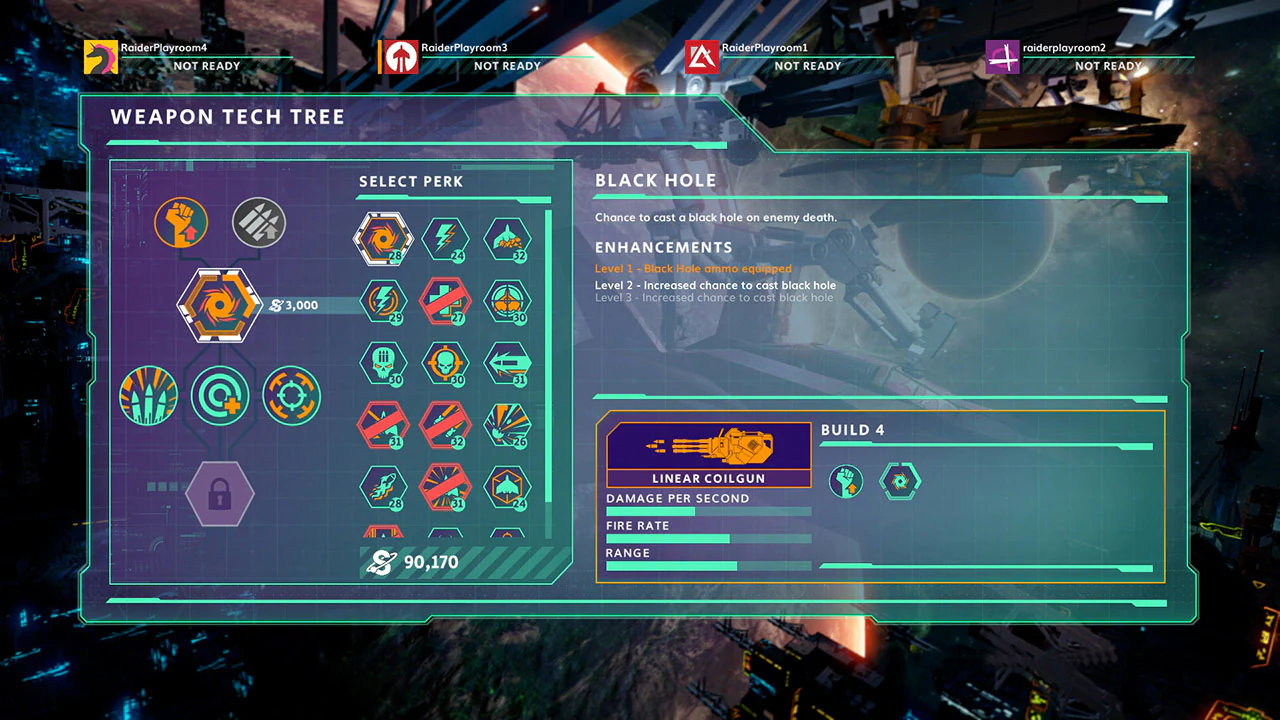Click the fist icon in Build 4 panel
1280x720 pixels.
845,481
